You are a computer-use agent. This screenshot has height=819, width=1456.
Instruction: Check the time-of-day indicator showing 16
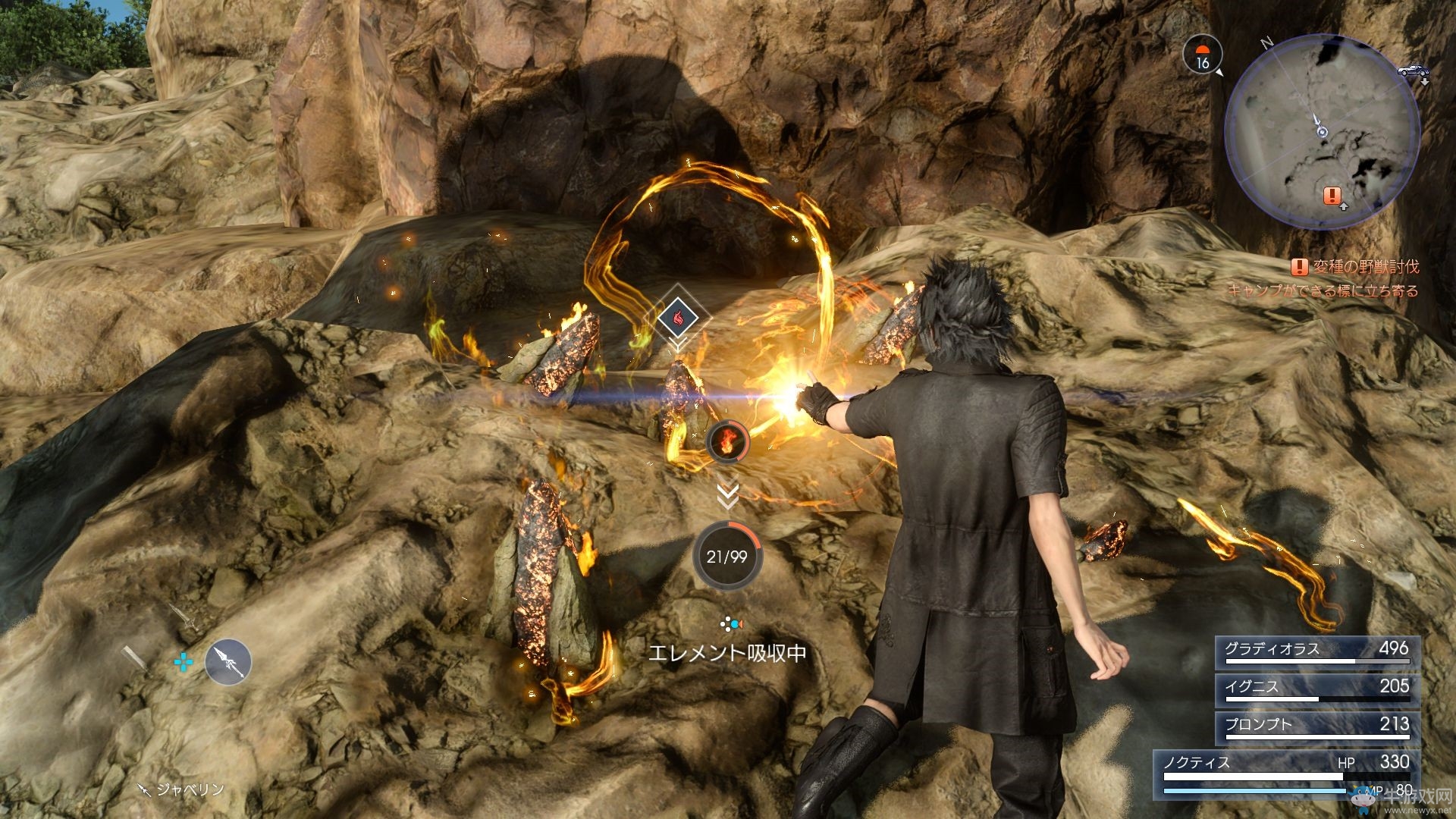(x=1202, y=55)
